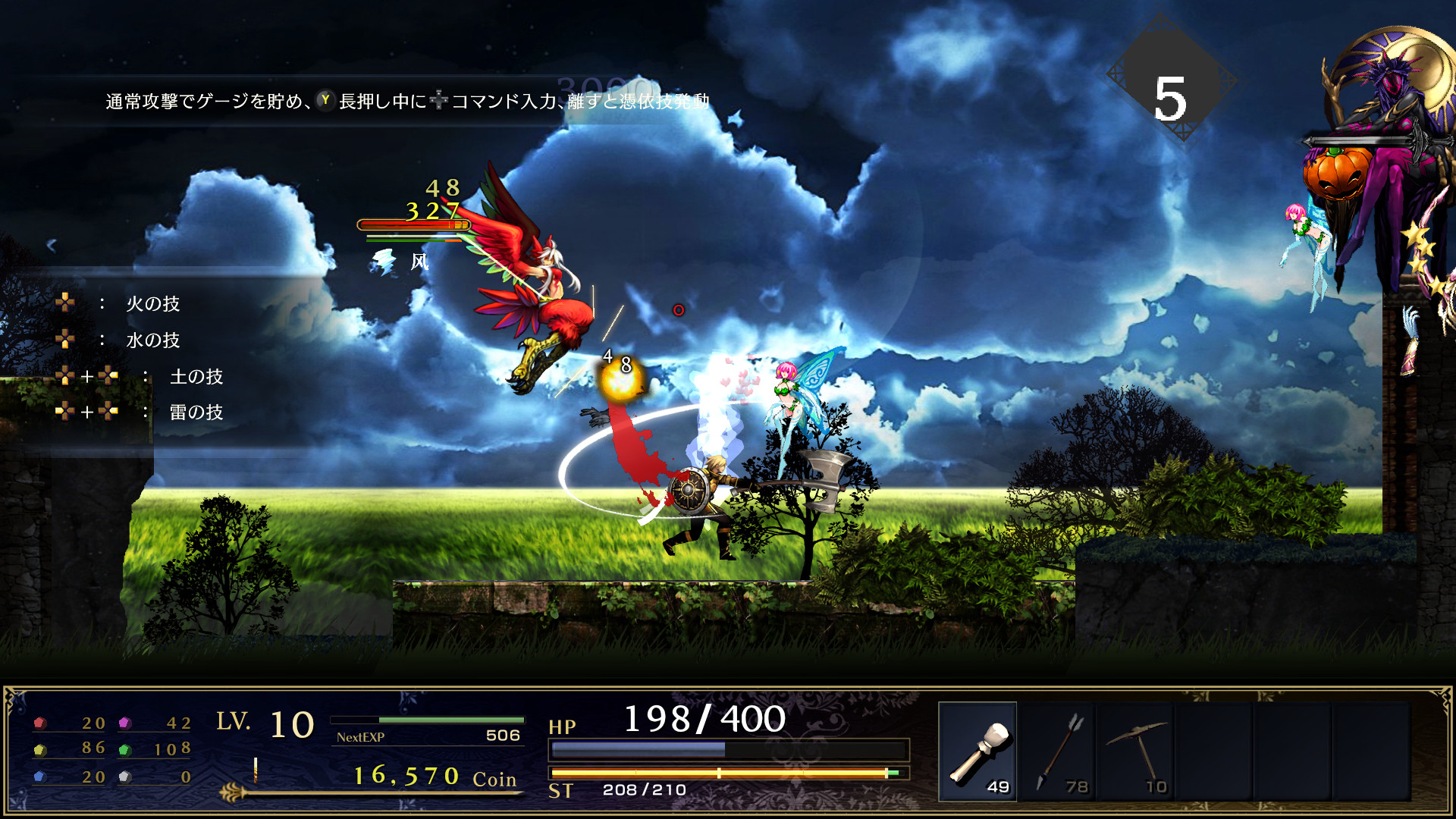Click the gray gem icon showing 0
Image resolution: width=1456 pixels, height=819 pixels.
tap(125, 777)
